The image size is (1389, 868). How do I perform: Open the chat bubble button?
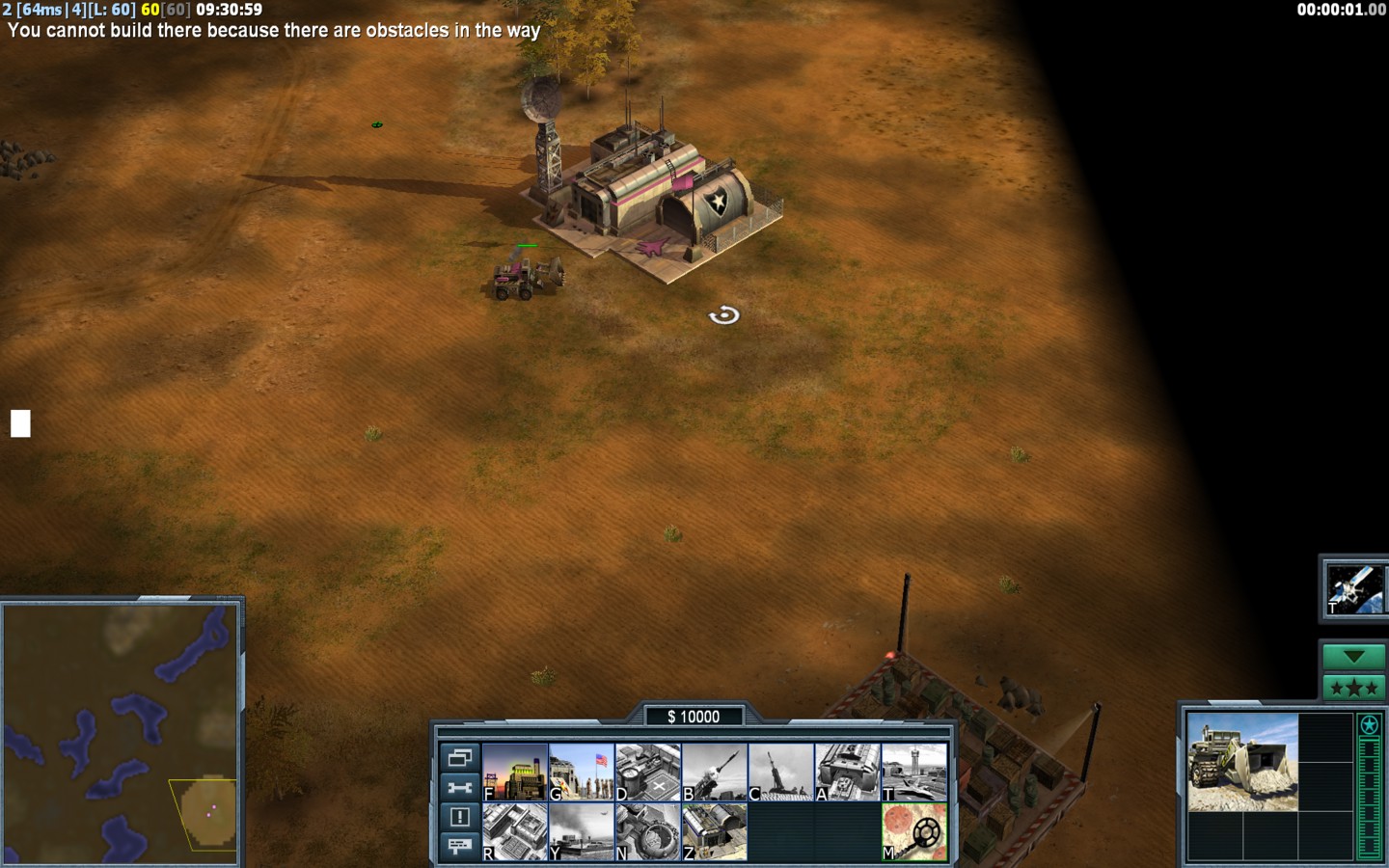(459, 846)
